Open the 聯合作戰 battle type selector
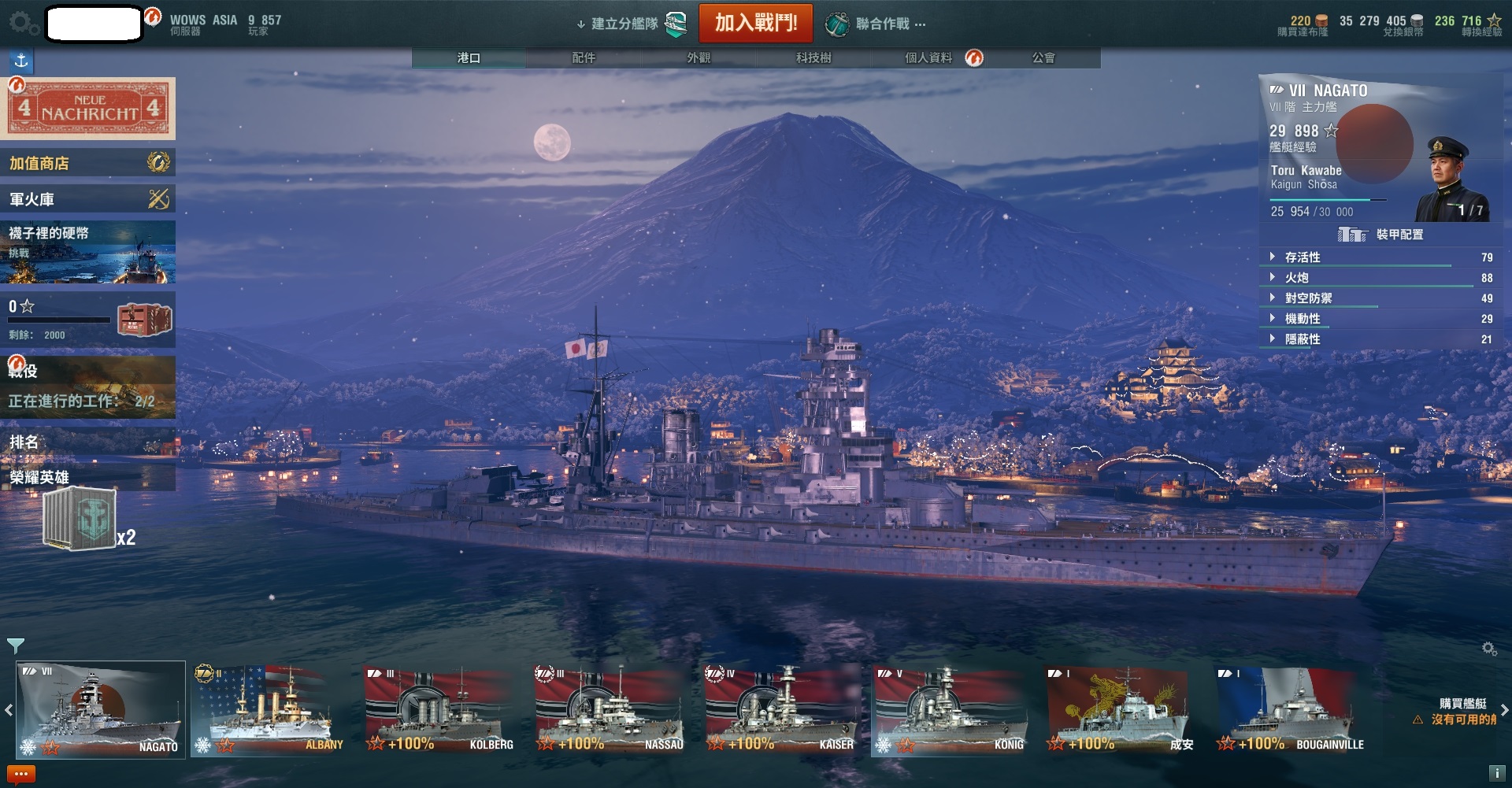 [876, 24]
